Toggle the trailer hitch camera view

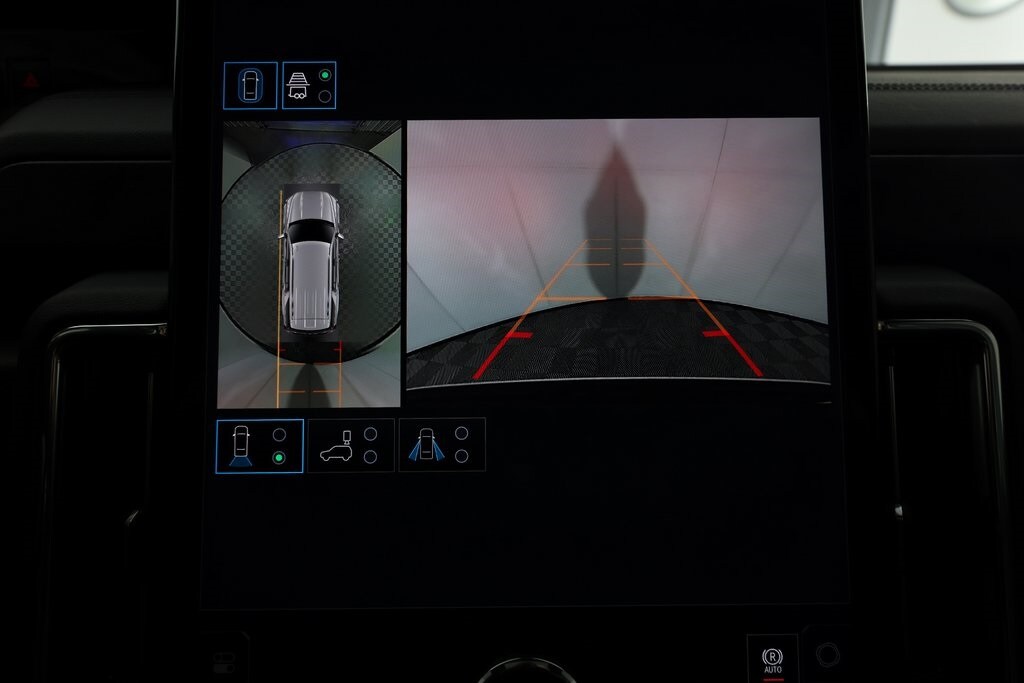pyautogui.click(x=309, y=86)
